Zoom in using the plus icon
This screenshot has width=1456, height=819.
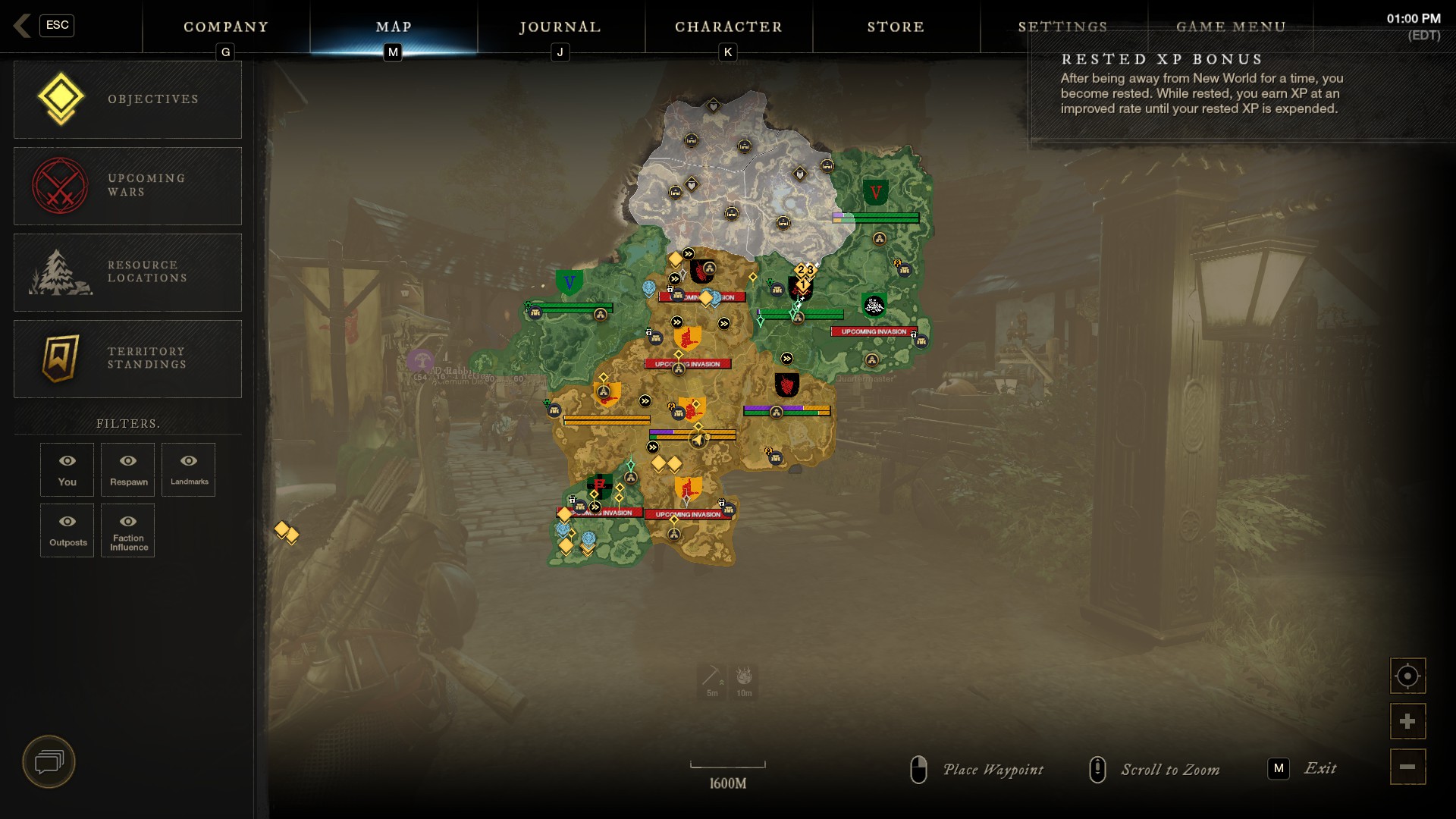point(1407,720)
